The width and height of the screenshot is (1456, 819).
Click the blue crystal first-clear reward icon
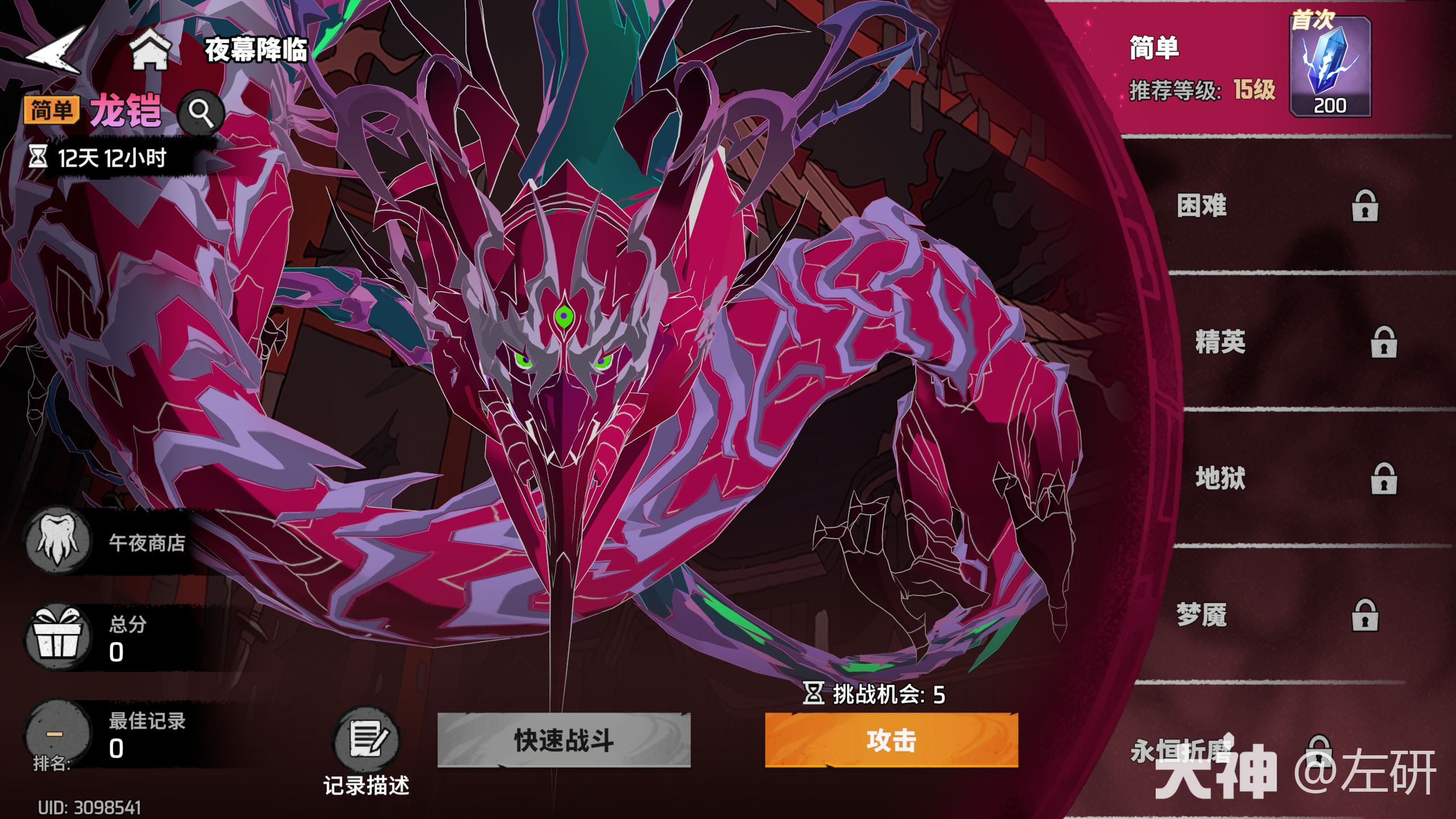(1331, 65)
